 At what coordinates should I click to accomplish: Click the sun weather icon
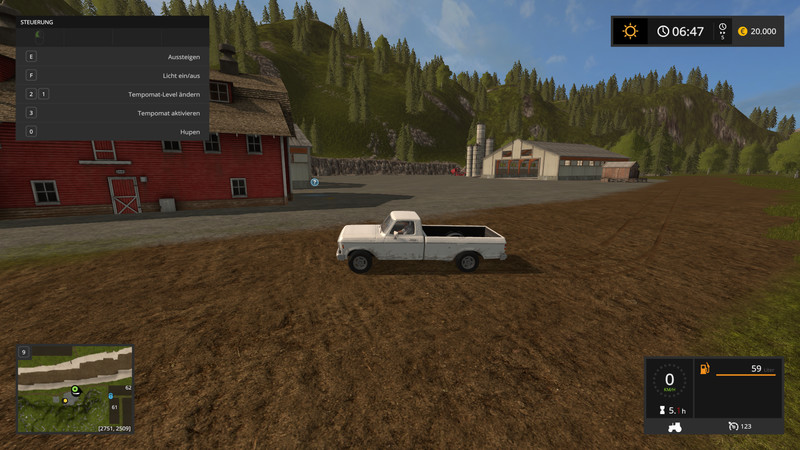pos(630,31)
